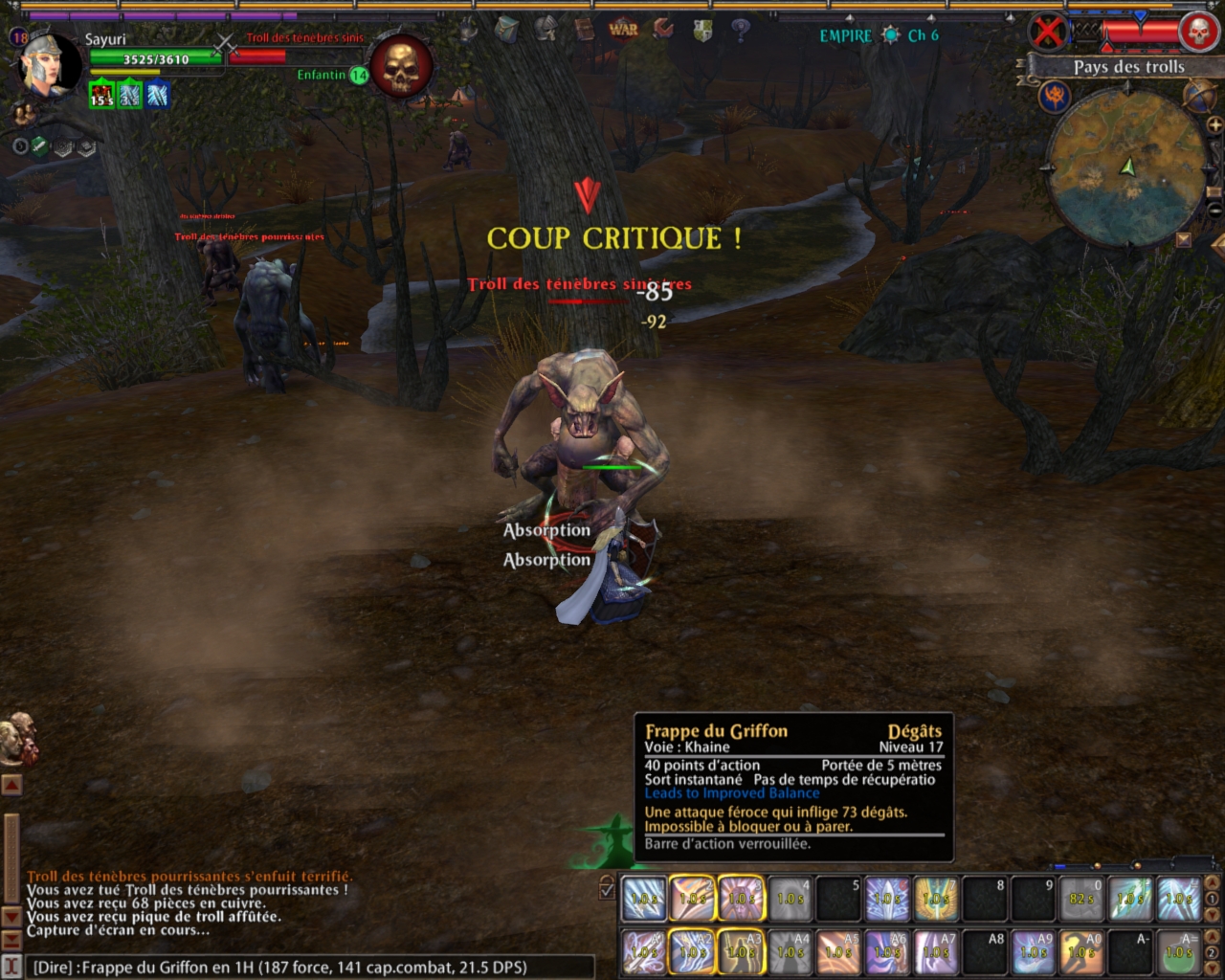The width and height of the screenshot is (1225, 980).
Task: Zoom in the minimap with plus button
Action: (1214, 125)
